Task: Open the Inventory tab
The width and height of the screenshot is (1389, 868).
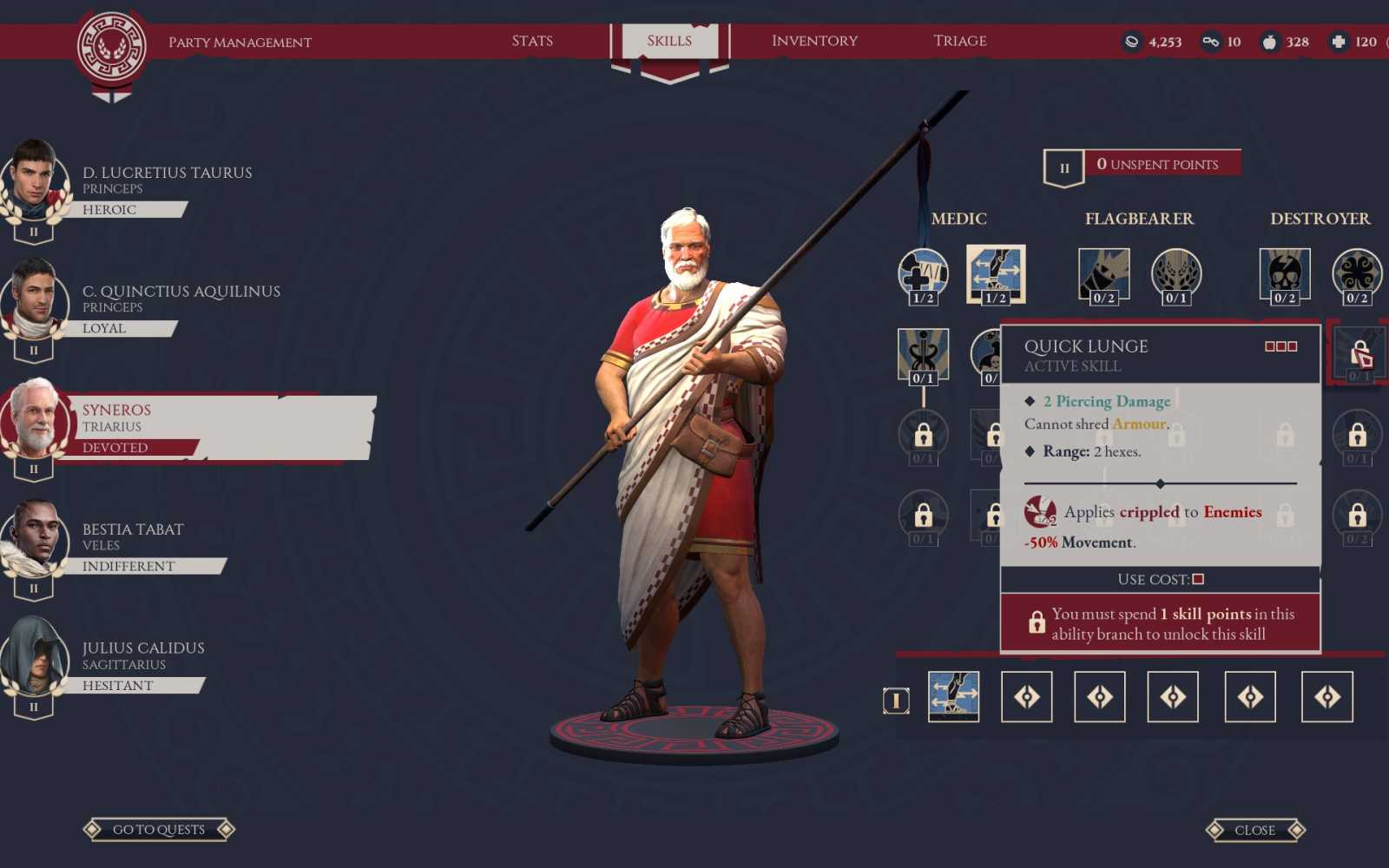Action: click(813, 40)
